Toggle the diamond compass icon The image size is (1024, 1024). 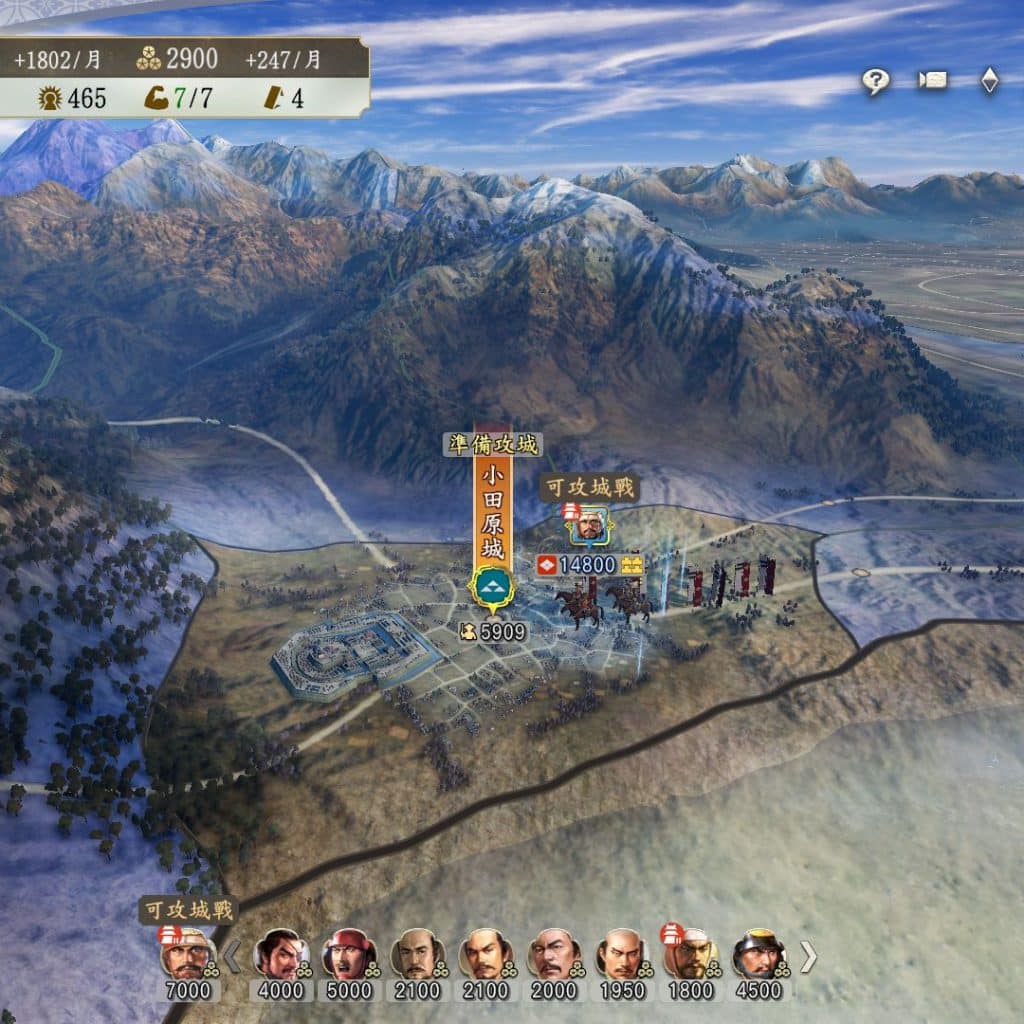click(x=989, y=81)
